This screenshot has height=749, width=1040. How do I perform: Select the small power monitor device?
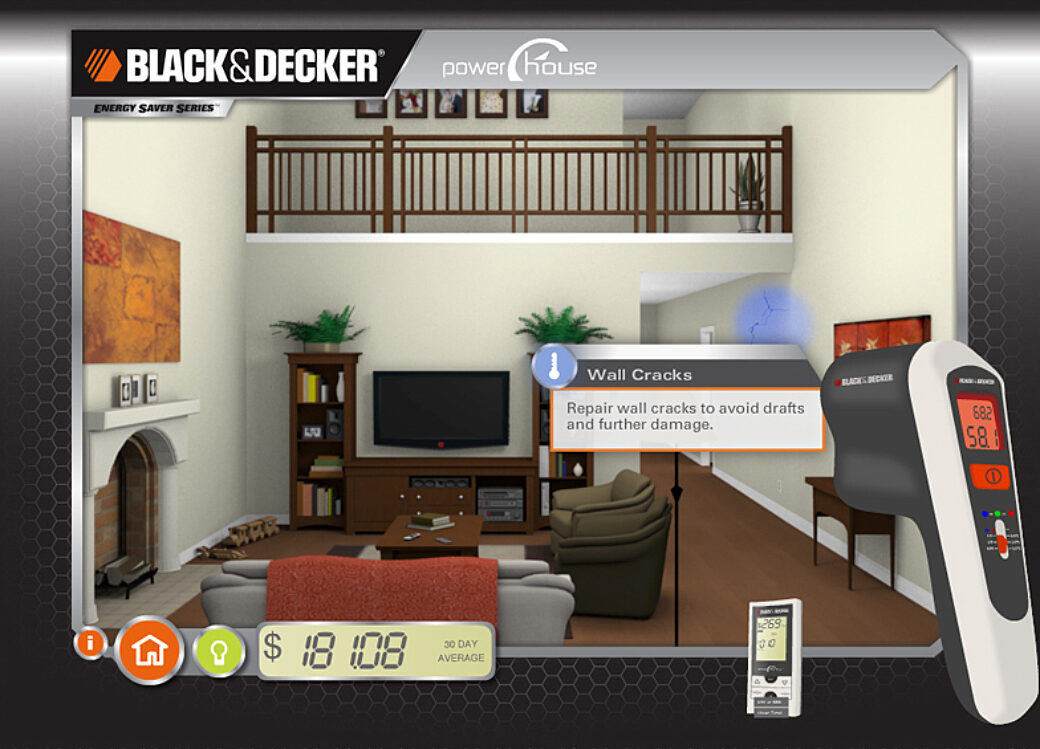pyautogui.click(x=775, y=655)
